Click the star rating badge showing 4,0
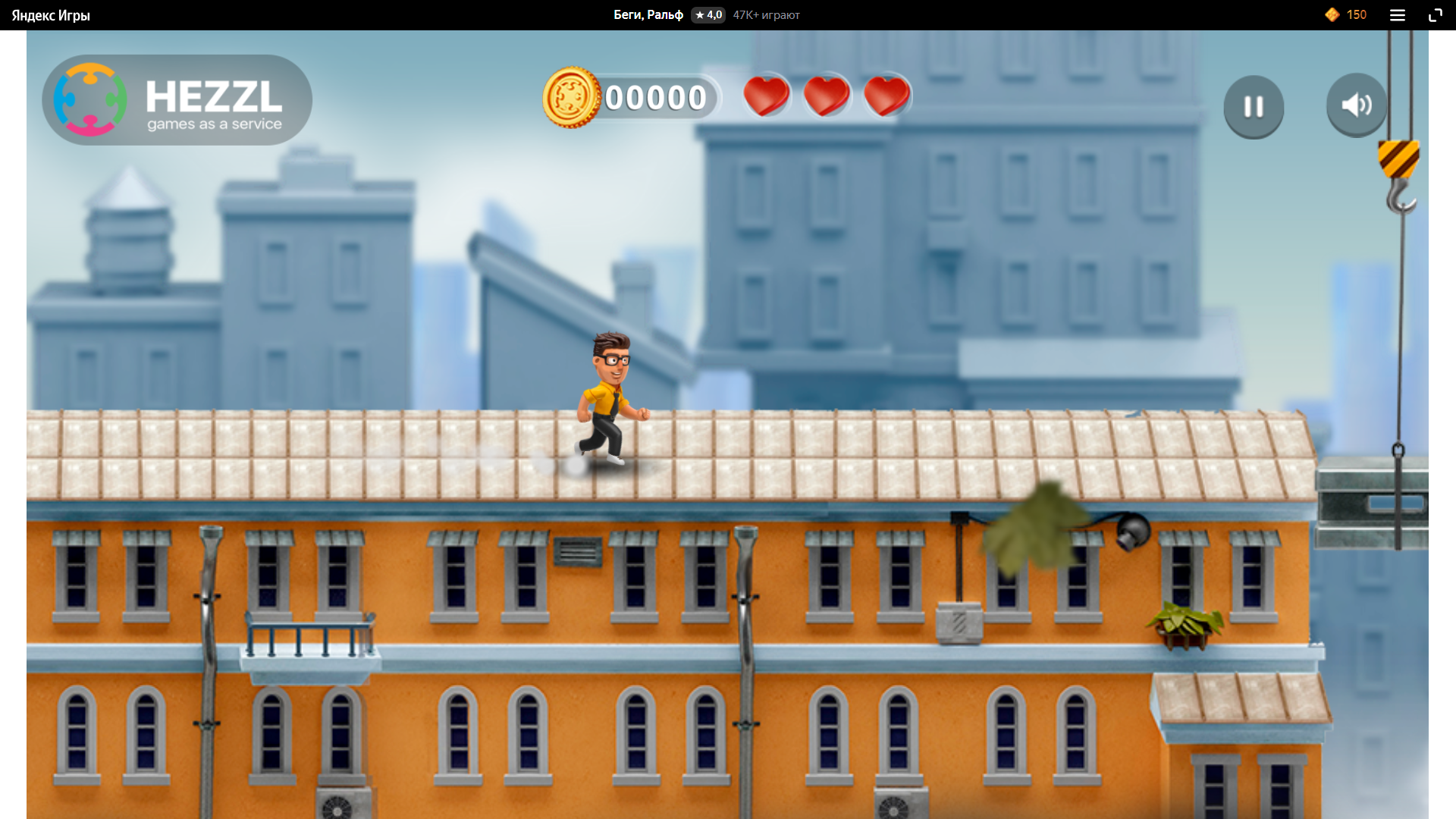 pos(708,14)
